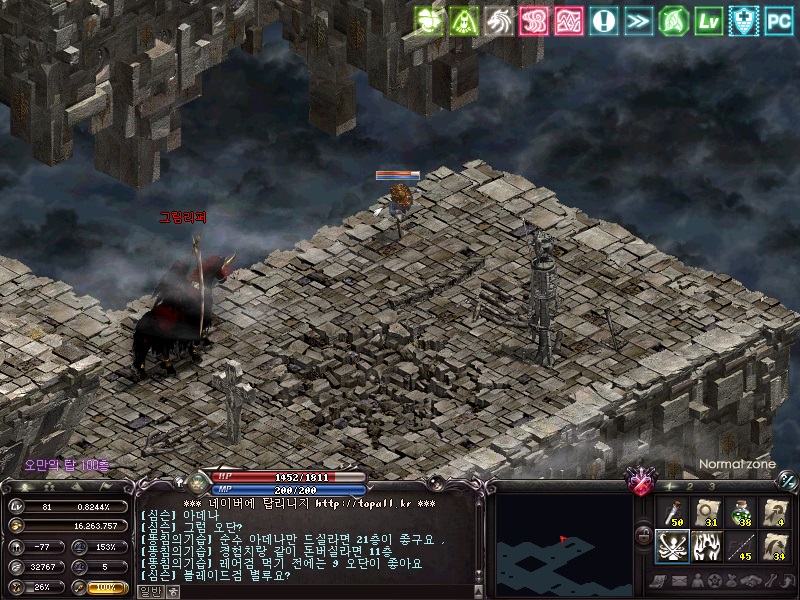Select the white dragon head icon

click(x=497, y=19)
